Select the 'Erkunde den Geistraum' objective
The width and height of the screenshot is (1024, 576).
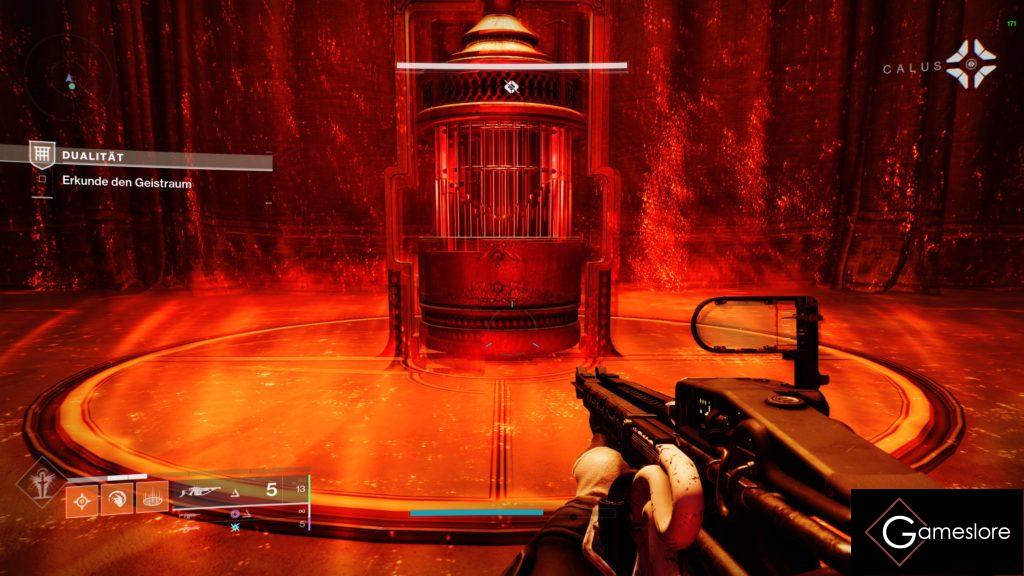127,183
